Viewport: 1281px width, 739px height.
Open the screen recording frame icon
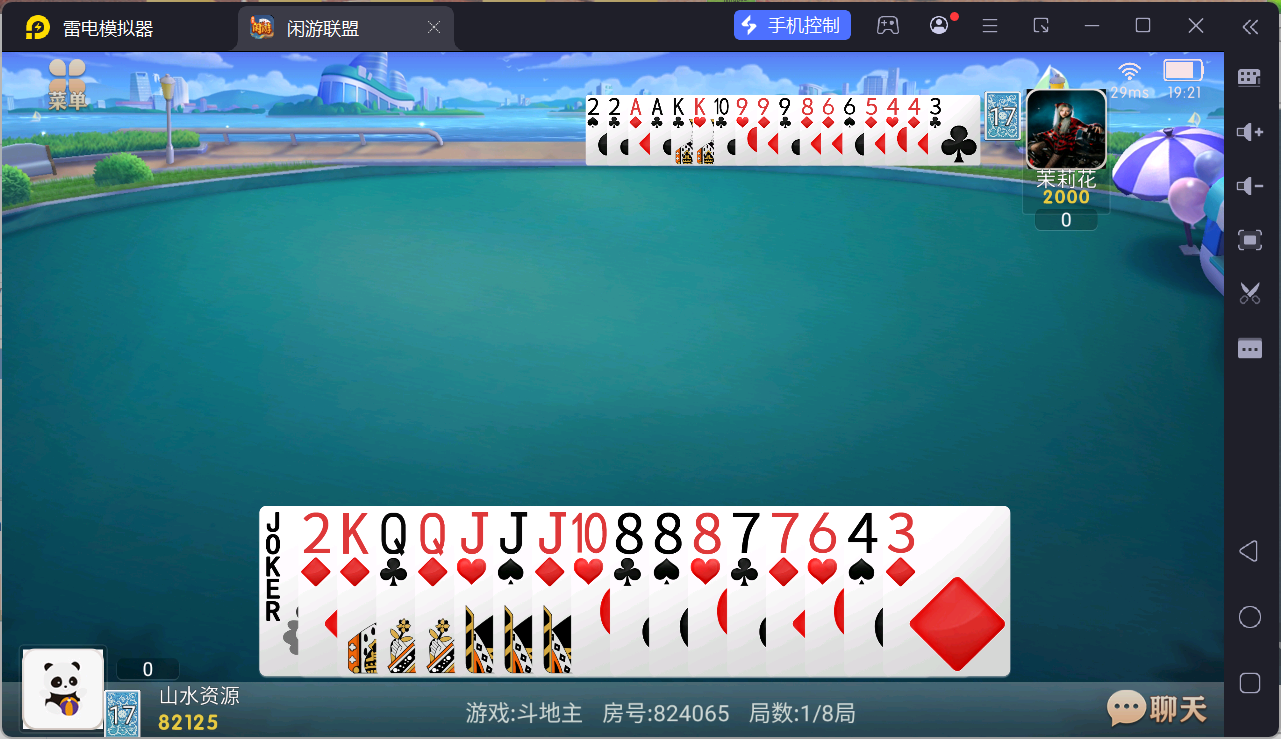point(1249,239)
